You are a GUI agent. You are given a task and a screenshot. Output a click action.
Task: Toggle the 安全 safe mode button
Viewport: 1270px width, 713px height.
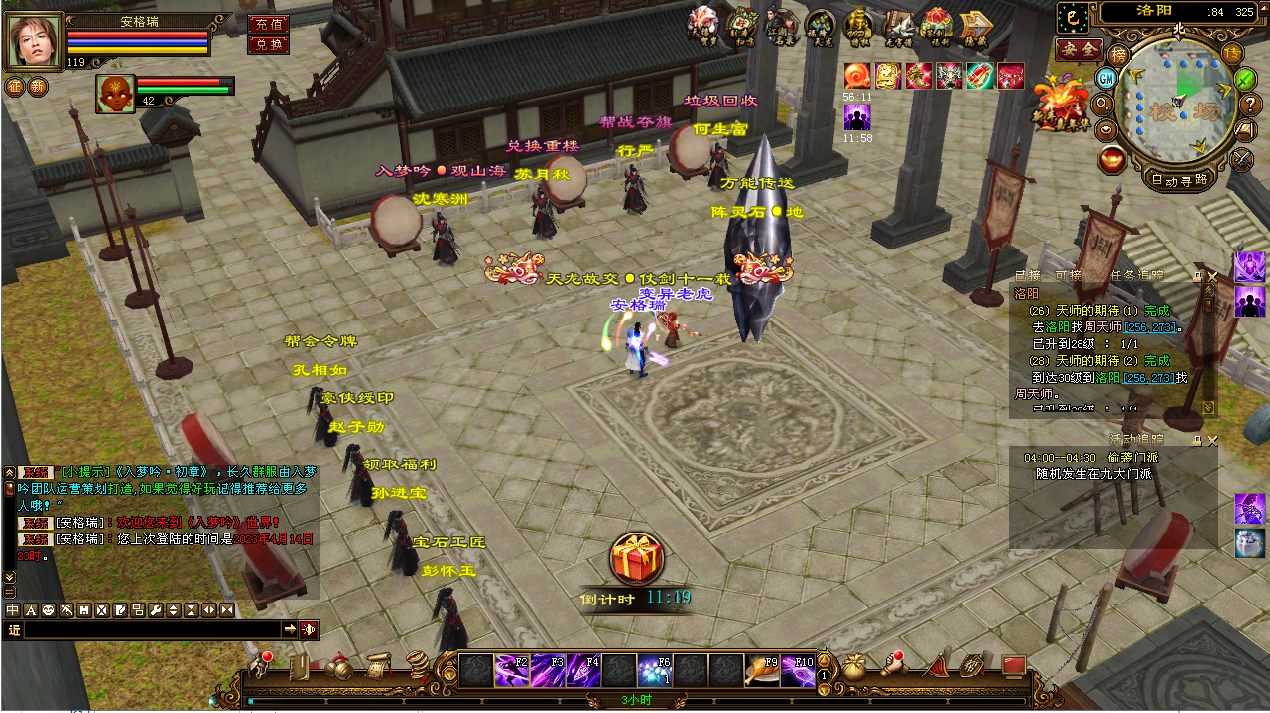1079,48
